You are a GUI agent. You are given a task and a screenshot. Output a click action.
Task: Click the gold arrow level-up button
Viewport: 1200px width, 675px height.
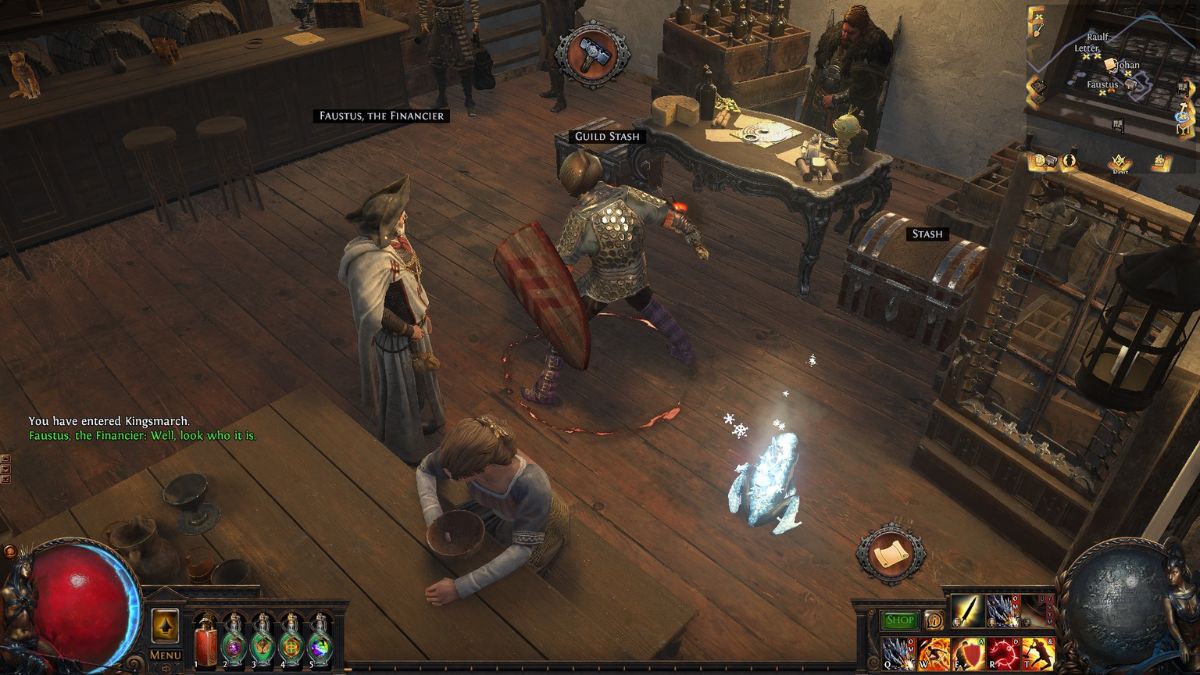(x=165, y=626)
